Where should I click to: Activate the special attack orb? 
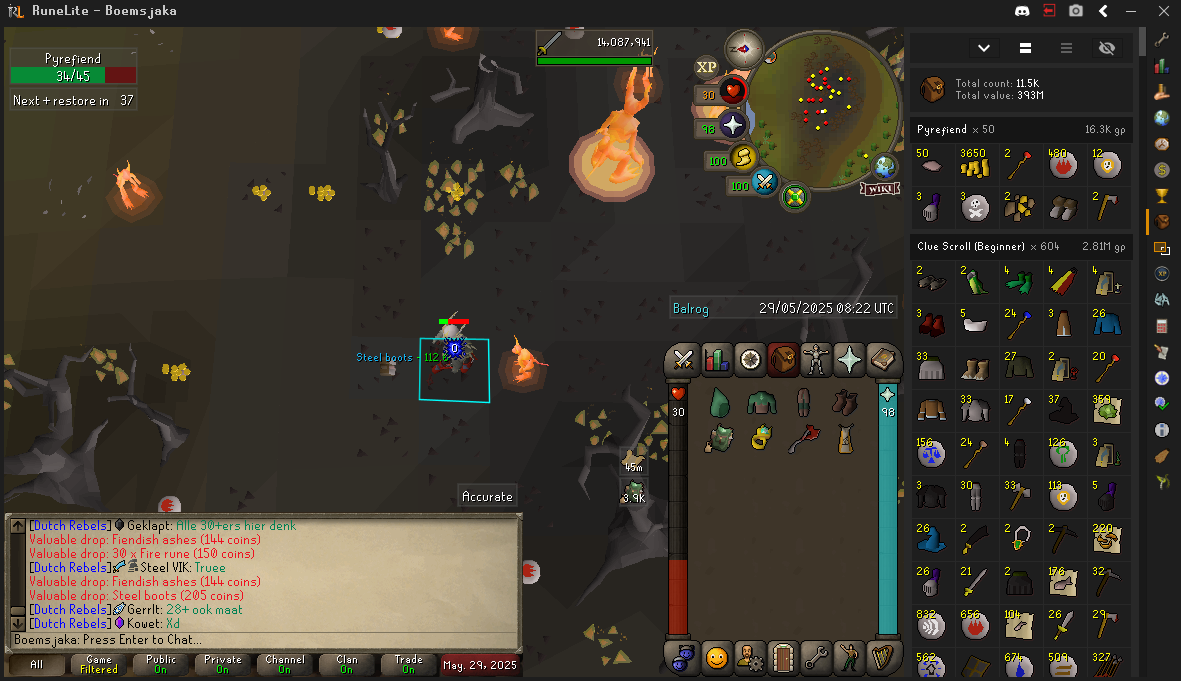tap(766, 182)
